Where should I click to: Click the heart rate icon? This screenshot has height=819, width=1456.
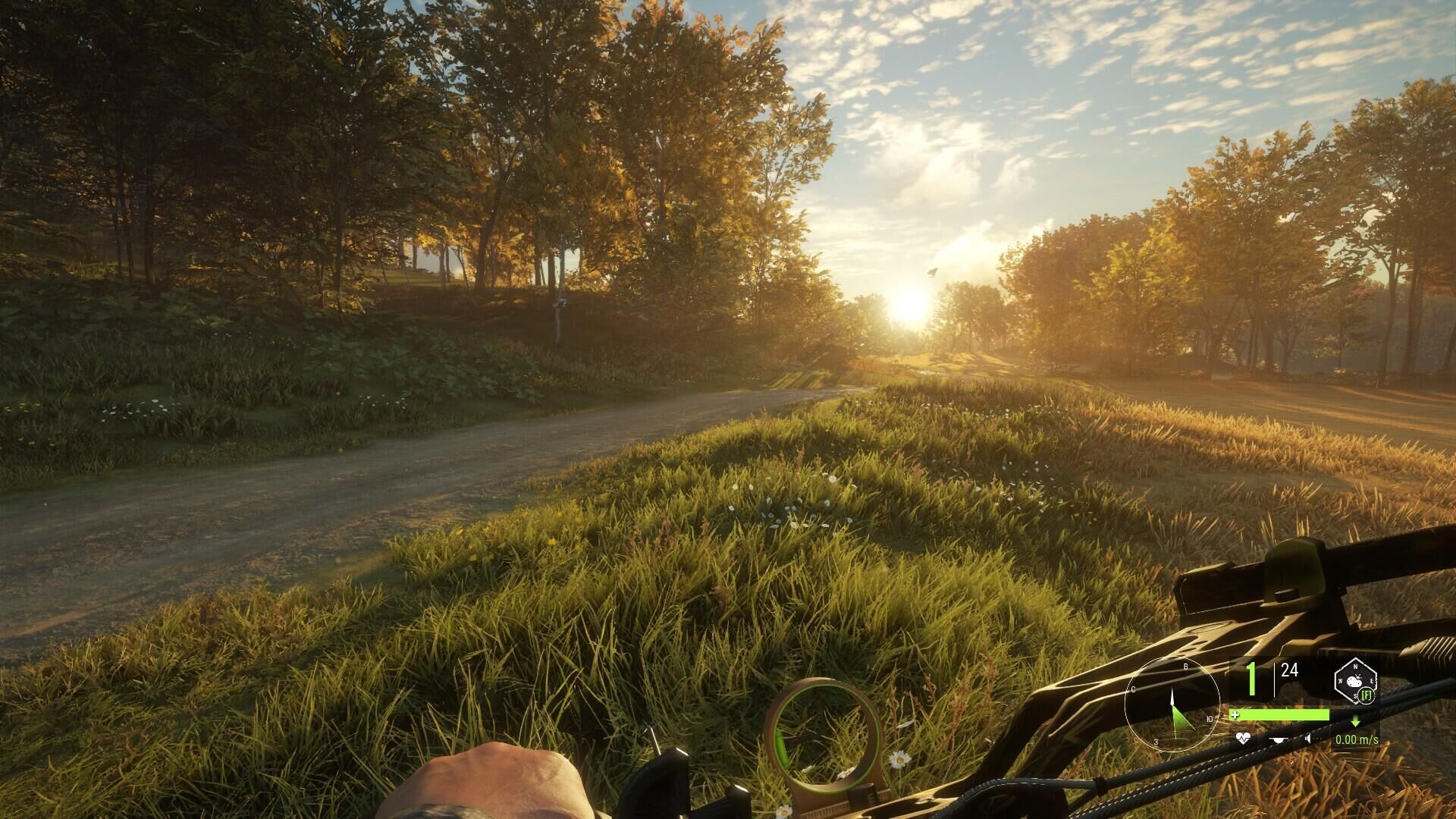(x=1242, y=739)
